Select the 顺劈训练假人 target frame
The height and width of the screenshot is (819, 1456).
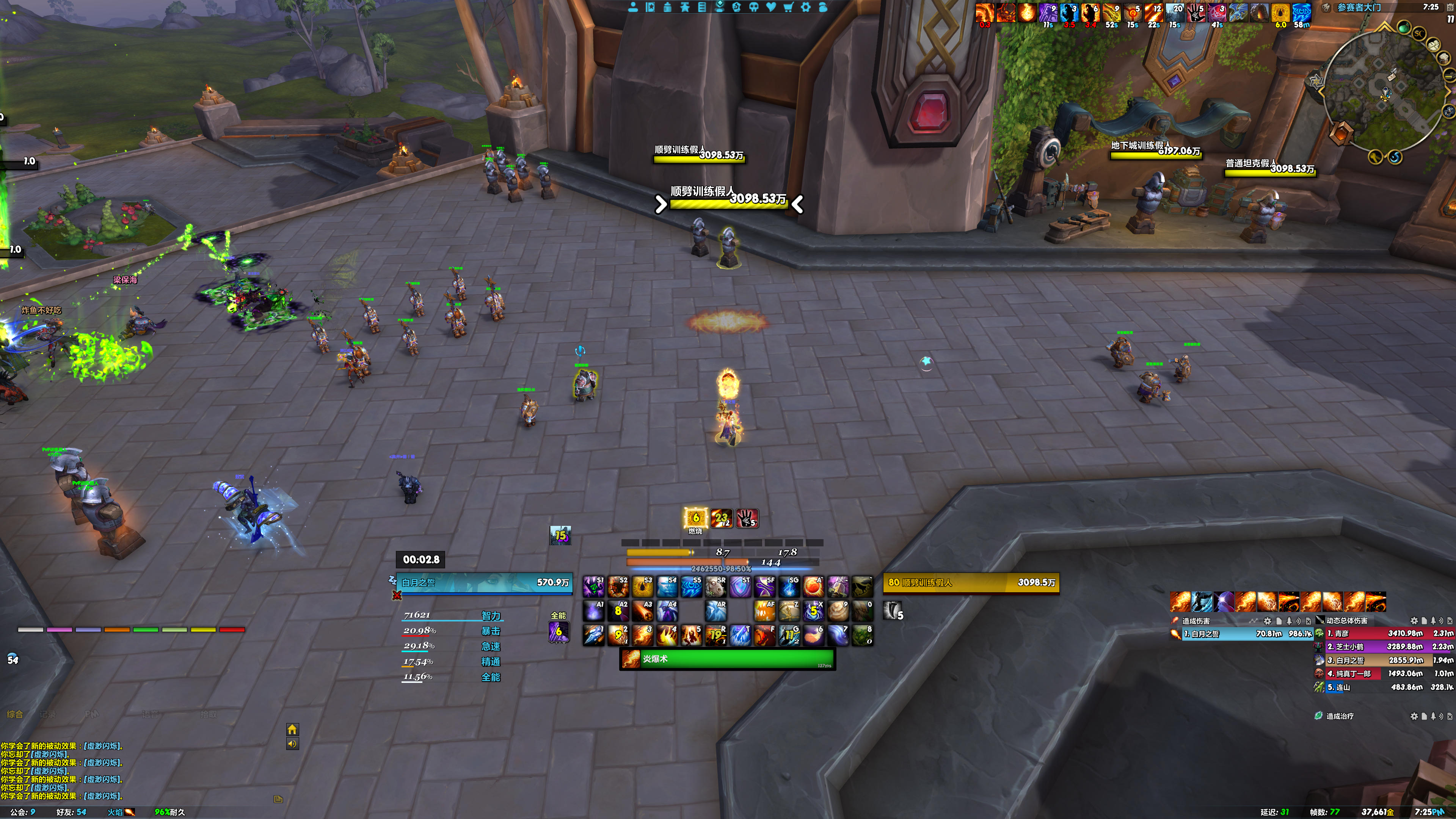[971, 583]
